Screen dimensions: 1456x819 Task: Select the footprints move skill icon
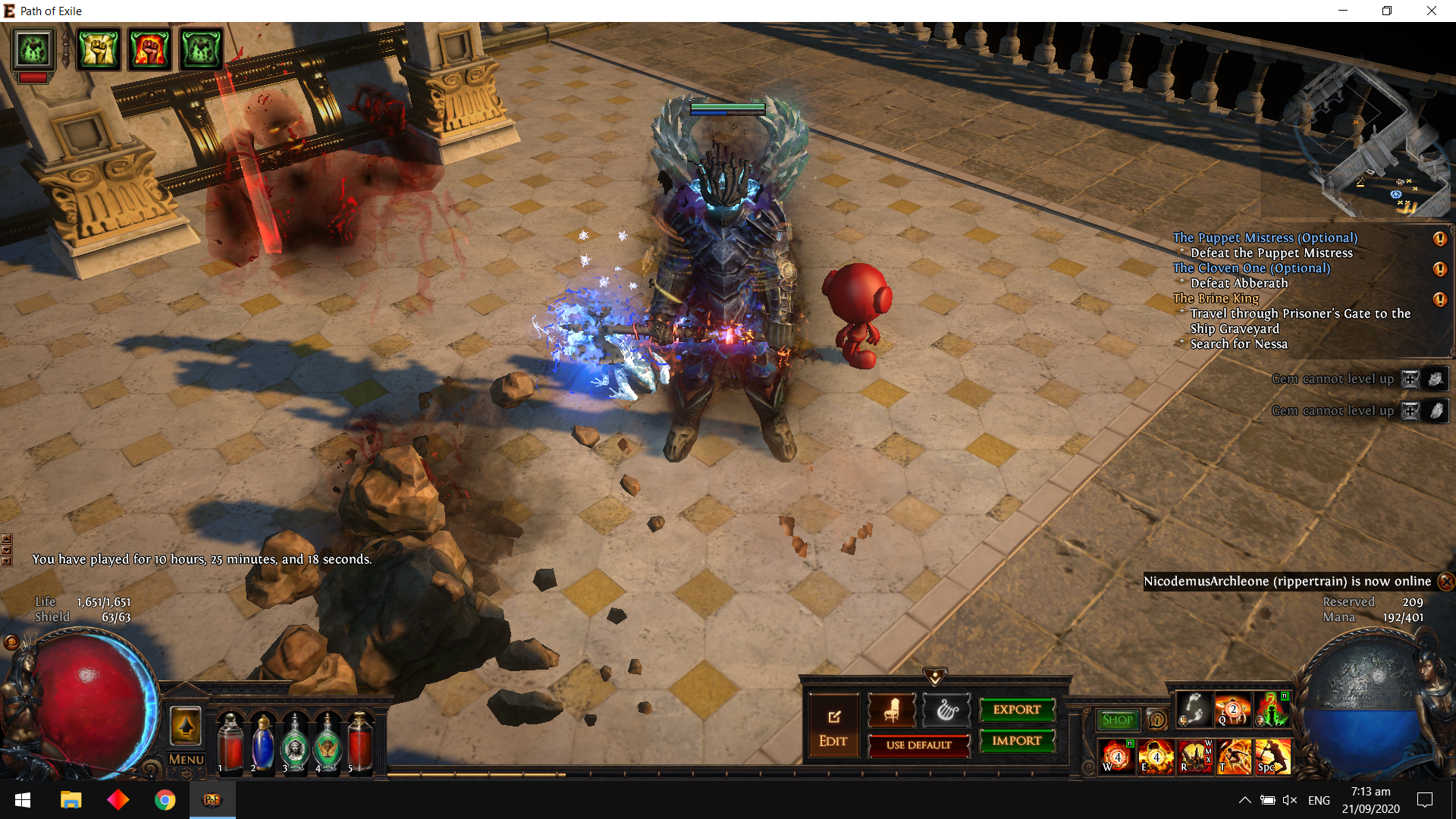click(1194, 710)
